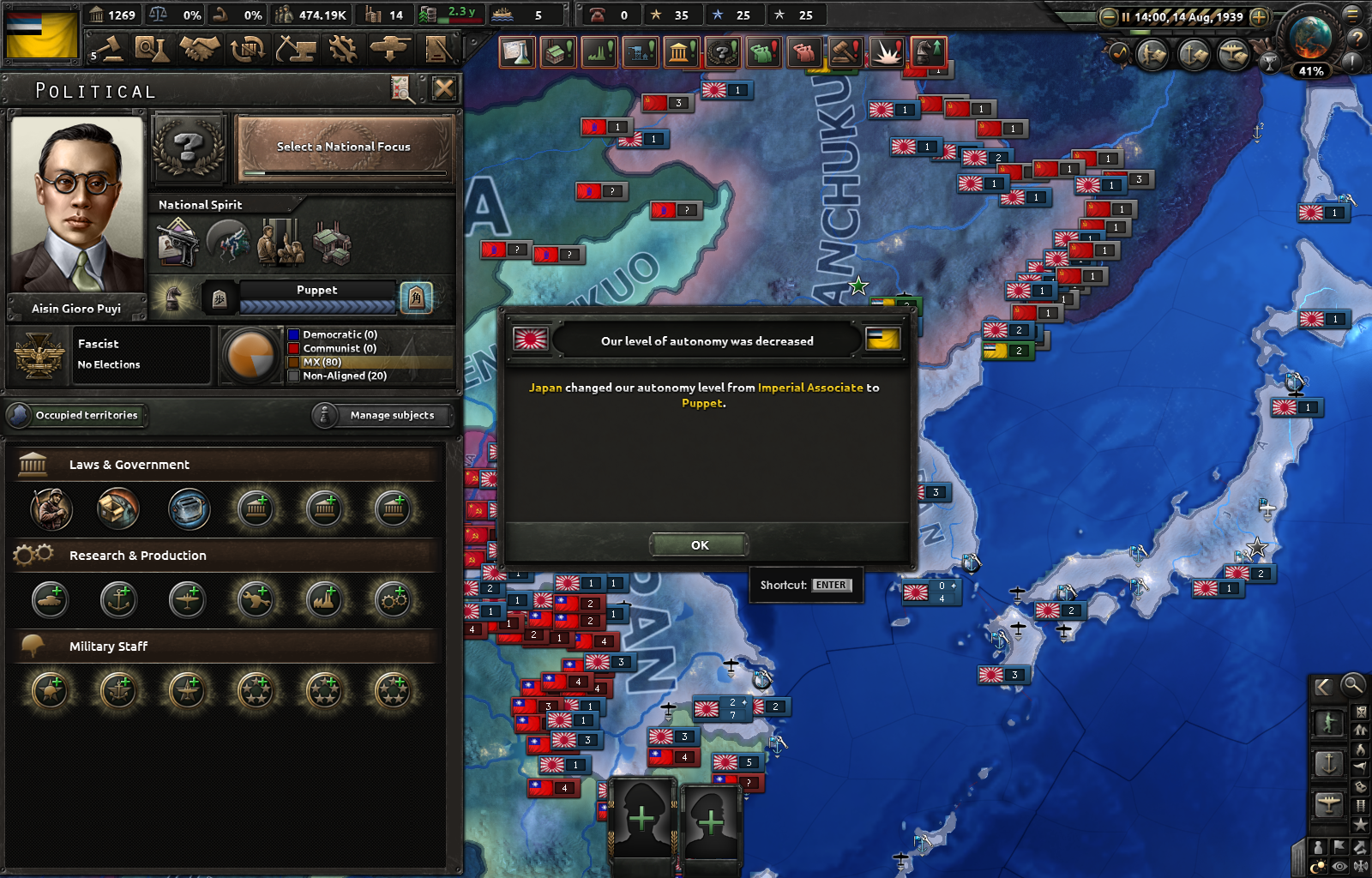The height and width of the screenshot is (878, 1372).
Task: Open the Research tab from the toolbar
Action: 154,49
